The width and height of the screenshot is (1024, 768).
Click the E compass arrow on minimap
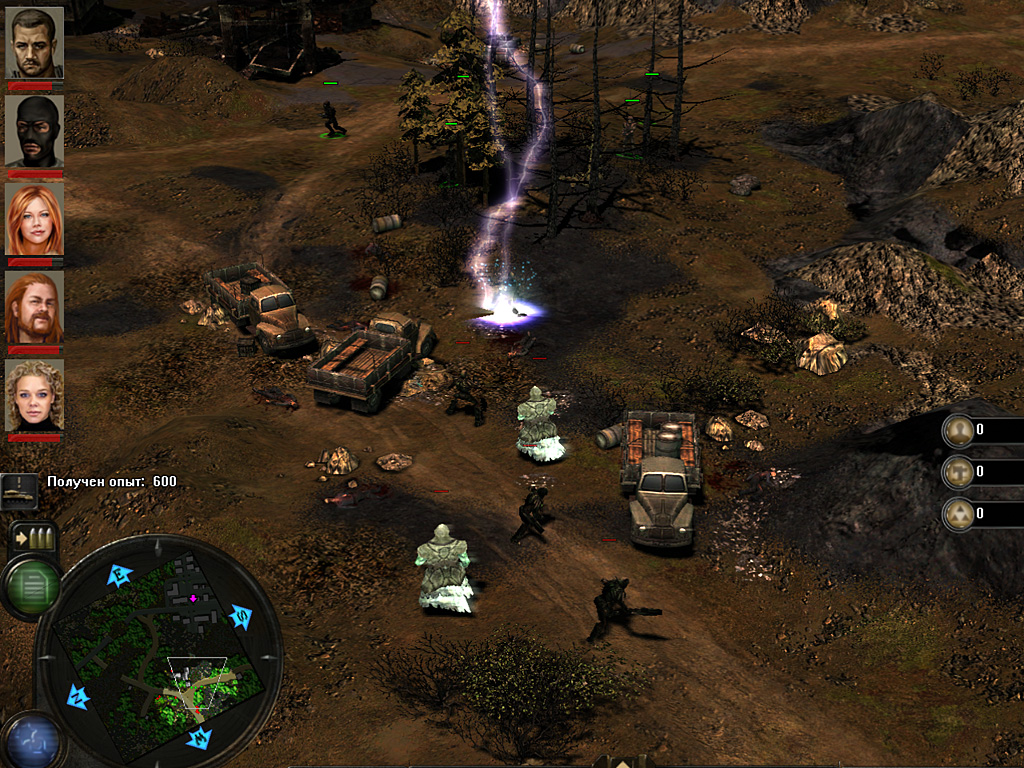coord(121,575)
